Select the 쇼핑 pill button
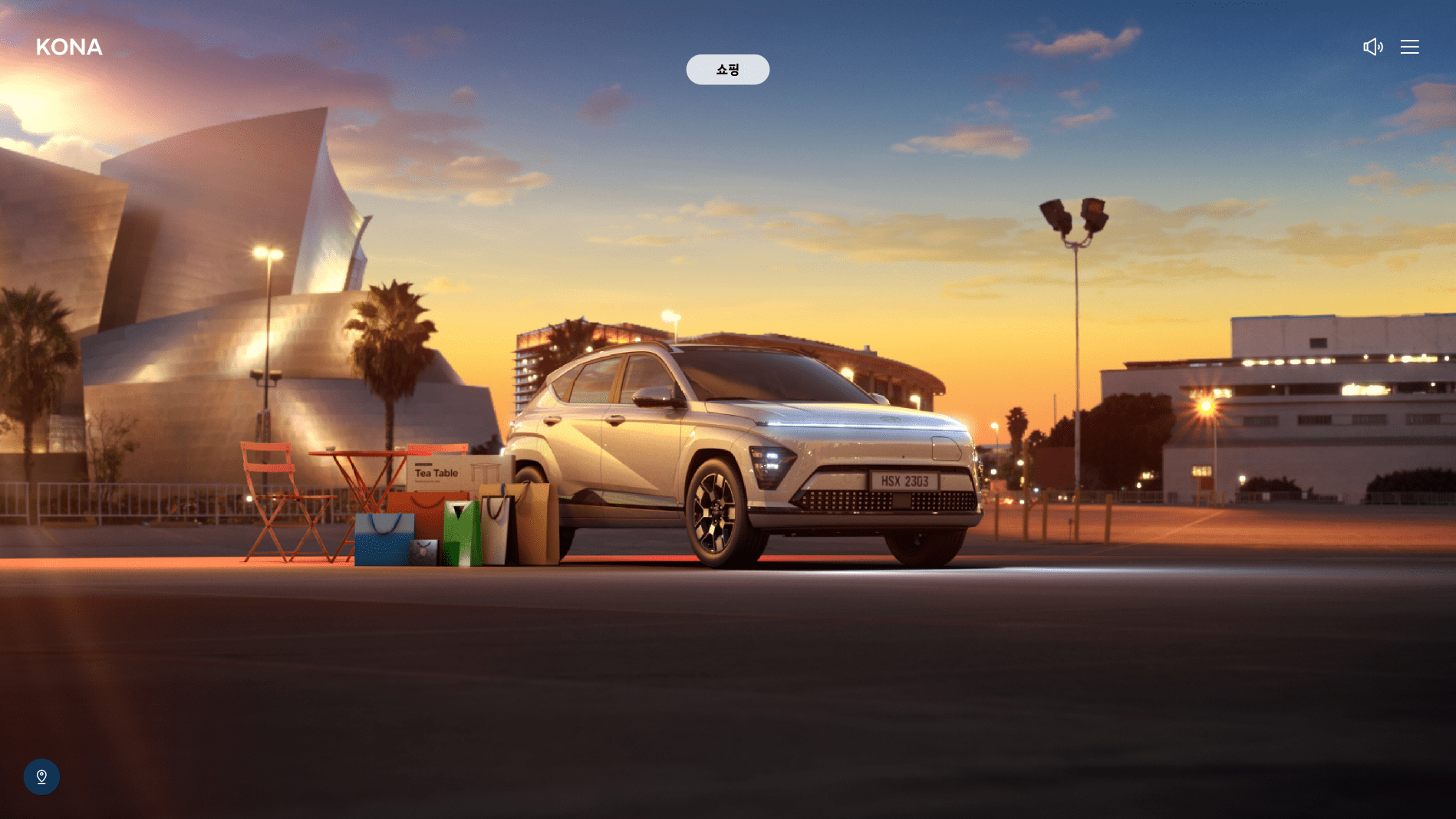1456x819 pixels. [x=727, y=70]
